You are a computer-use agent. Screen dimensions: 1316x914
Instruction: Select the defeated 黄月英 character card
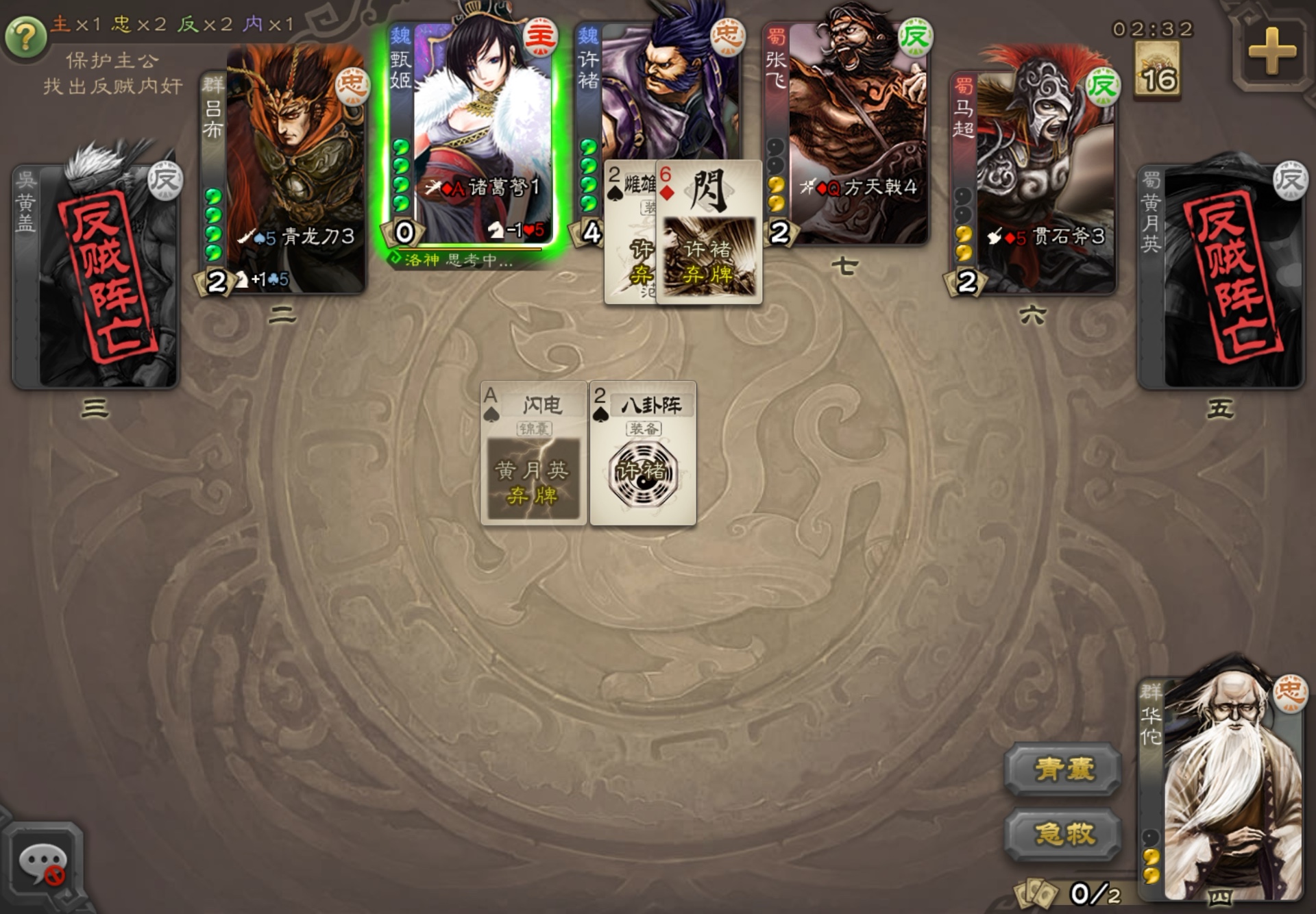click(x=1221, y=274)
